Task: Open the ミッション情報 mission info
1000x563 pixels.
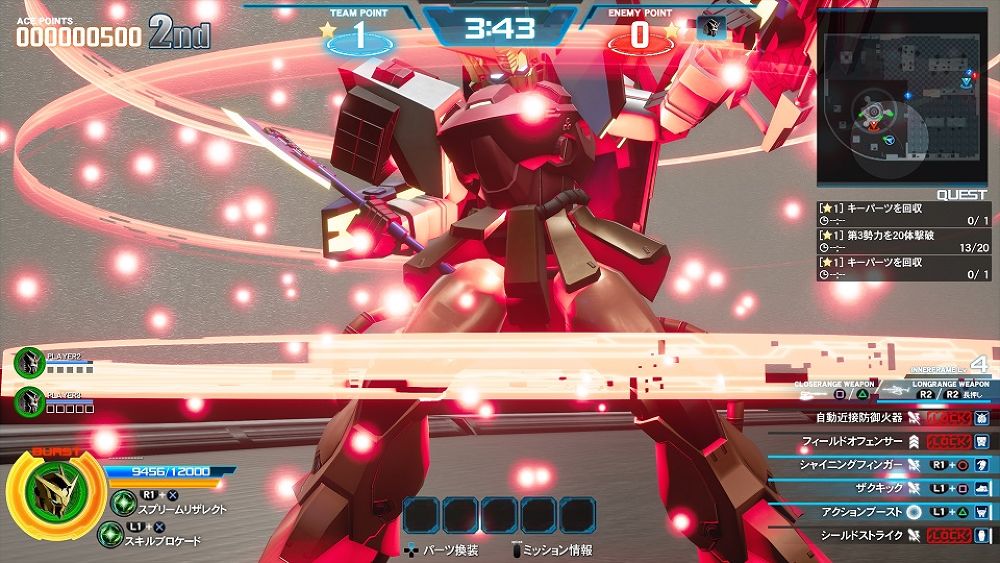Action: 550,550
